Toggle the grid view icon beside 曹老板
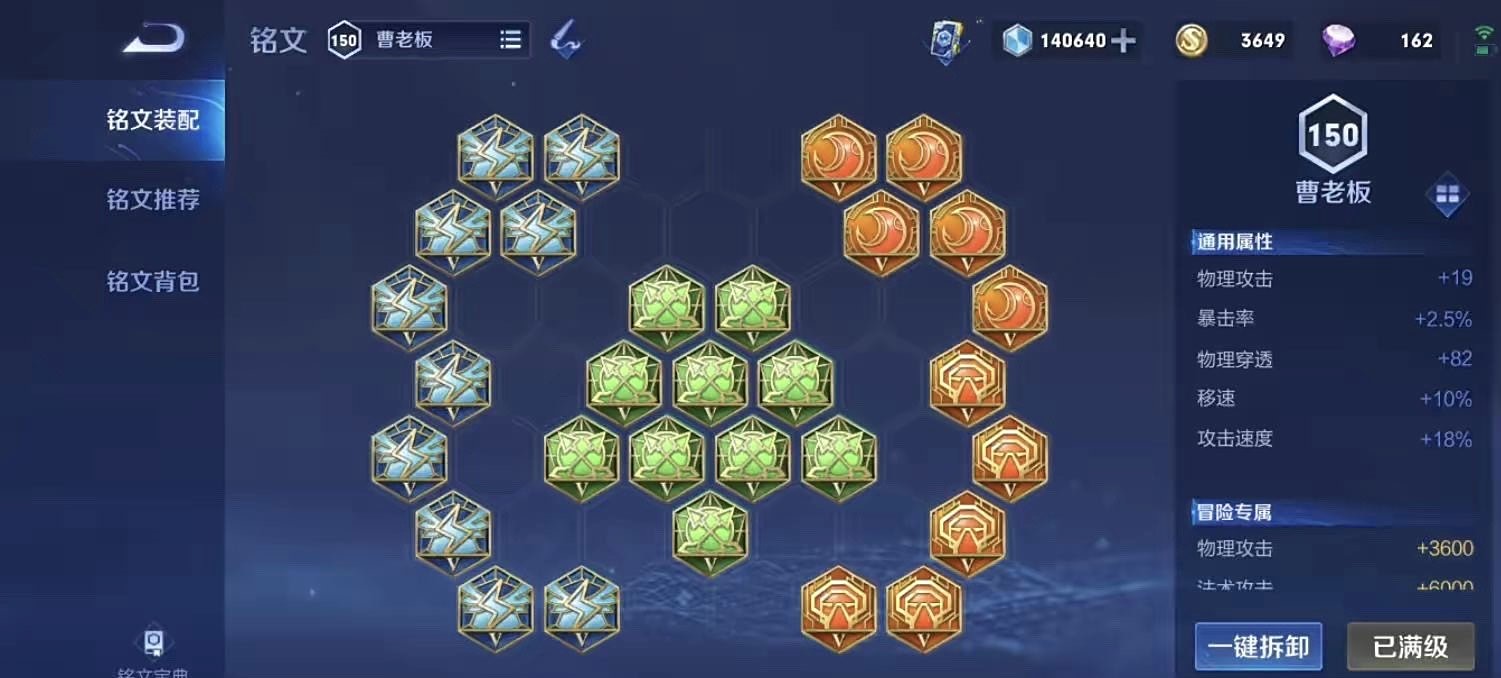 [1447, 195]
